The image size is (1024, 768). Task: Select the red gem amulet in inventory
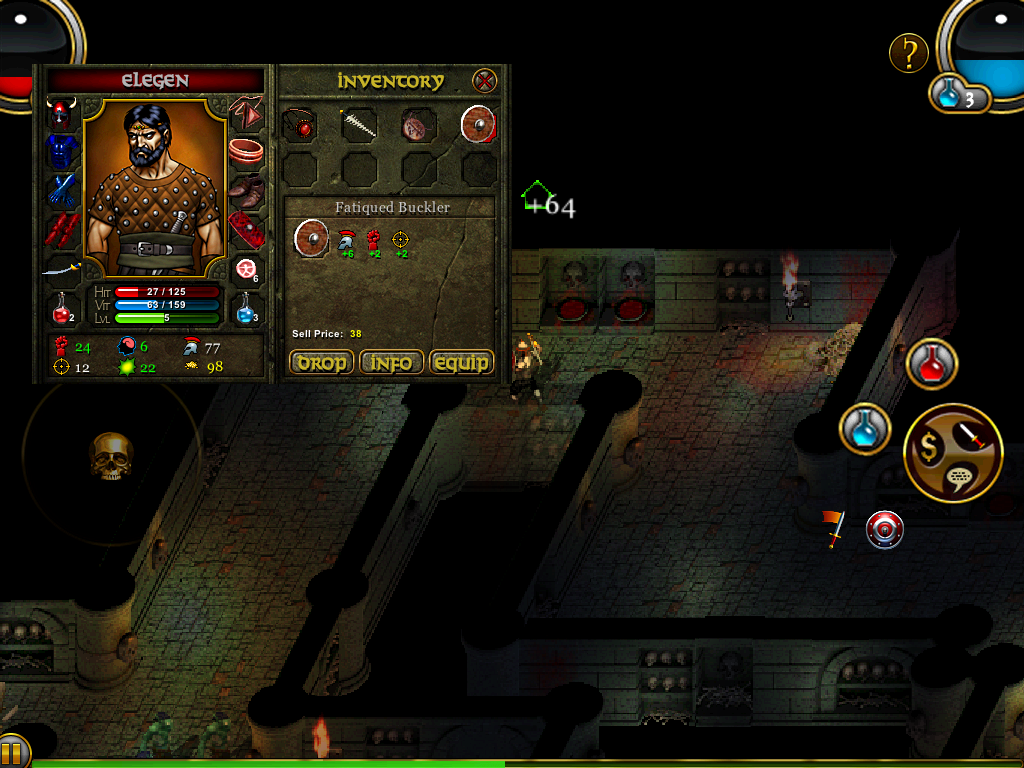pos(299,125)
